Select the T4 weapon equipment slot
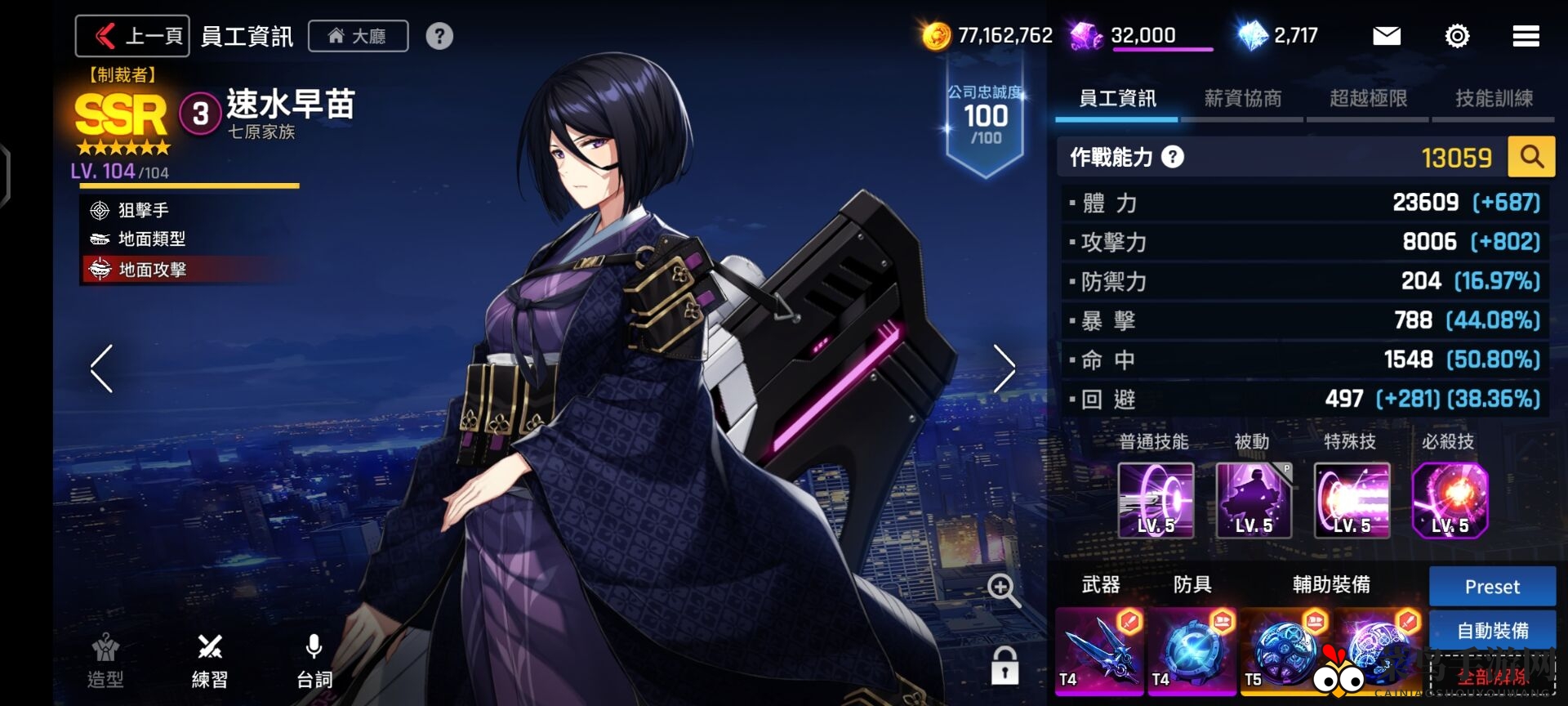Image resolution: width=1568 pixels, height=706 pixels. coord(1099,652)
